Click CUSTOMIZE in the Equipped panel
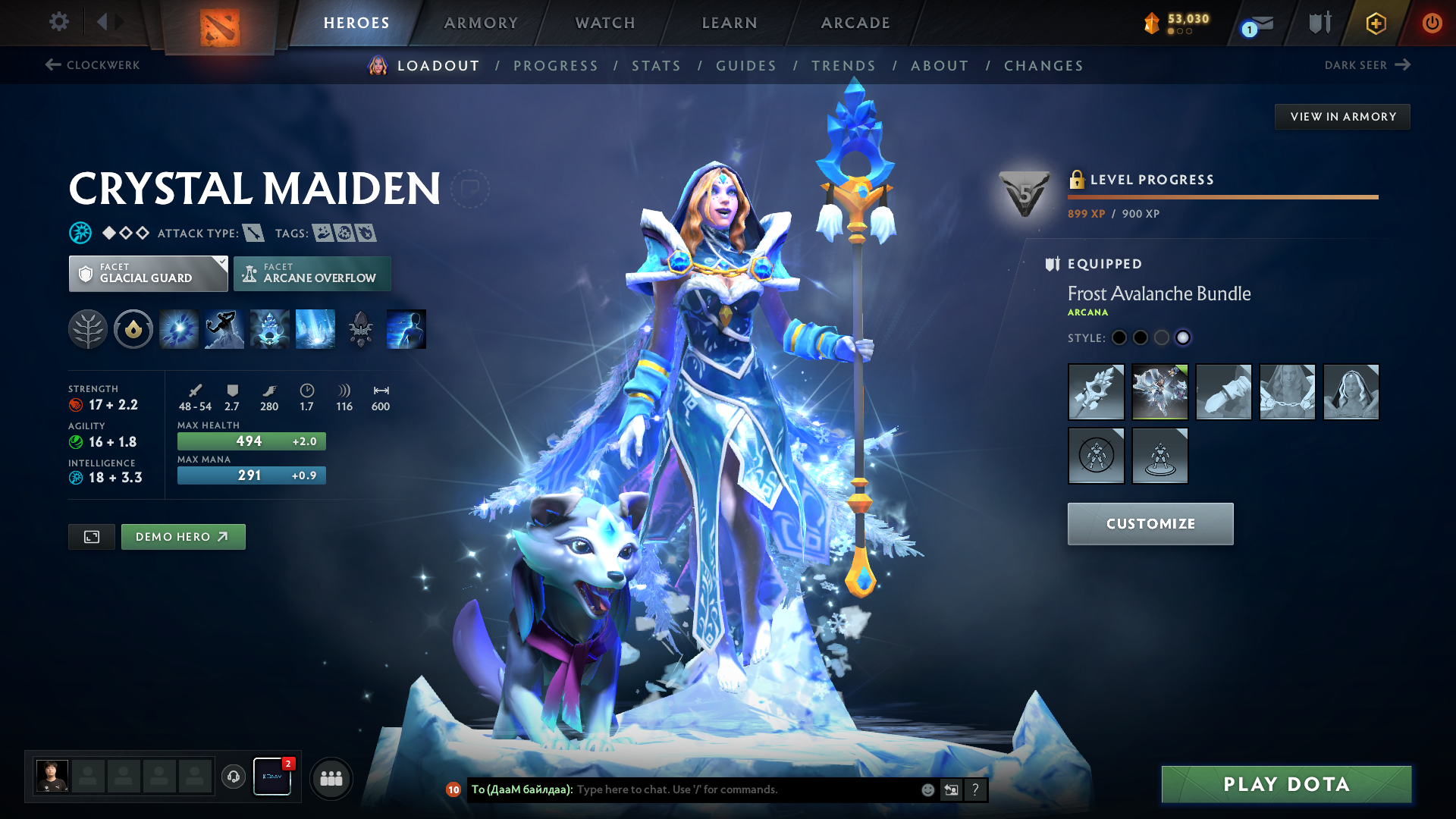1456x819 pixels. point(1150,523)
